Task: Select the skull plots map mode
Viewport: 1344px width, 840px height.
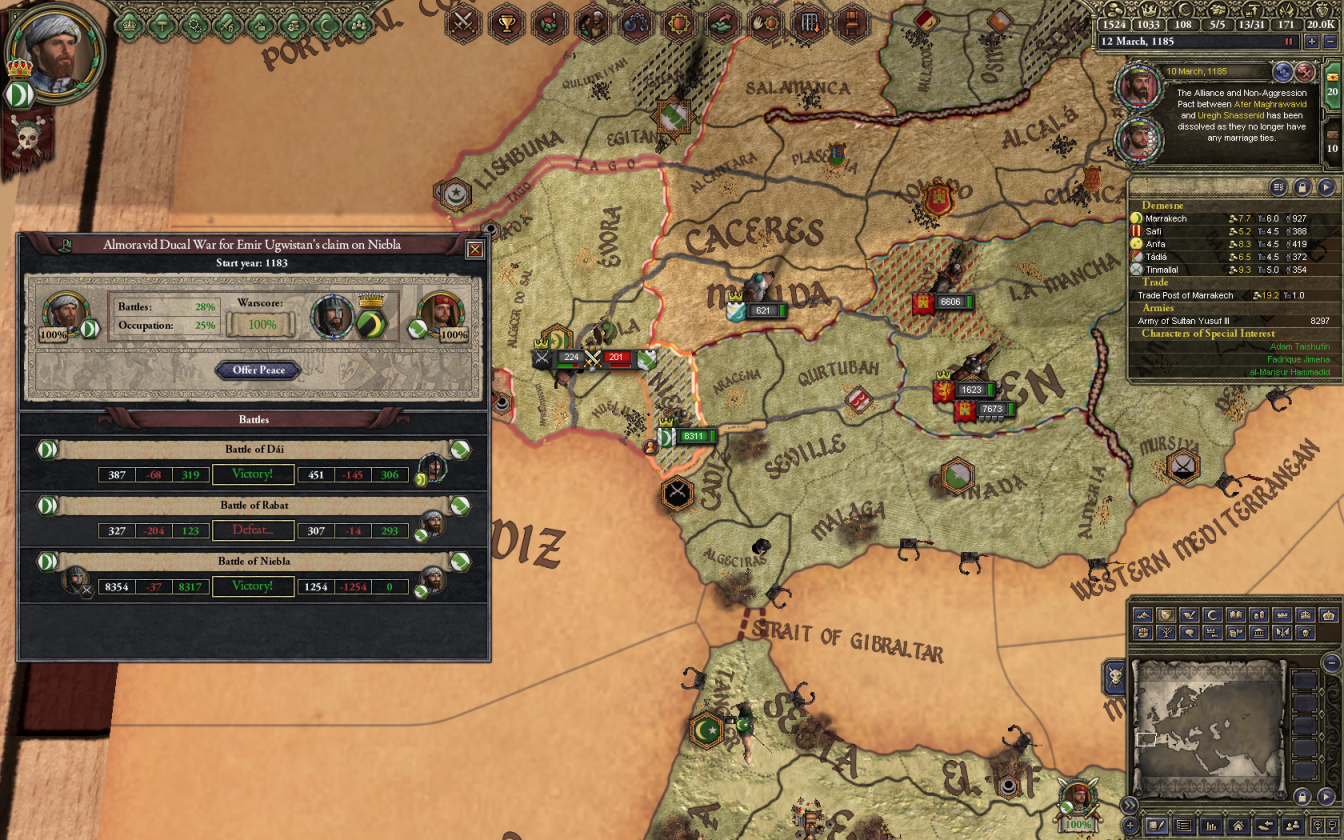Action: pos(1306,633)
